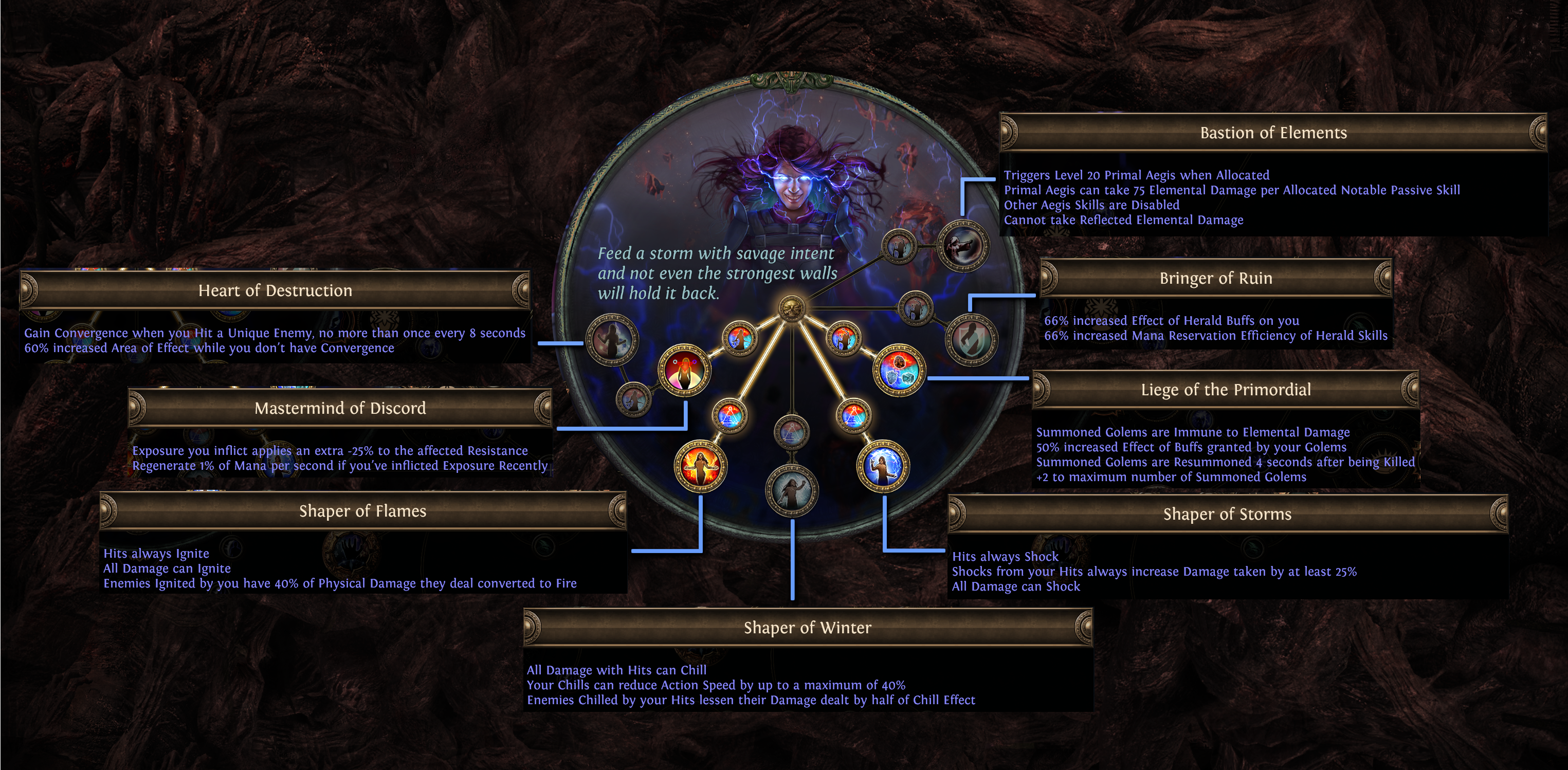Allocate the Bringer of Ruin notable

click(971, 340)
